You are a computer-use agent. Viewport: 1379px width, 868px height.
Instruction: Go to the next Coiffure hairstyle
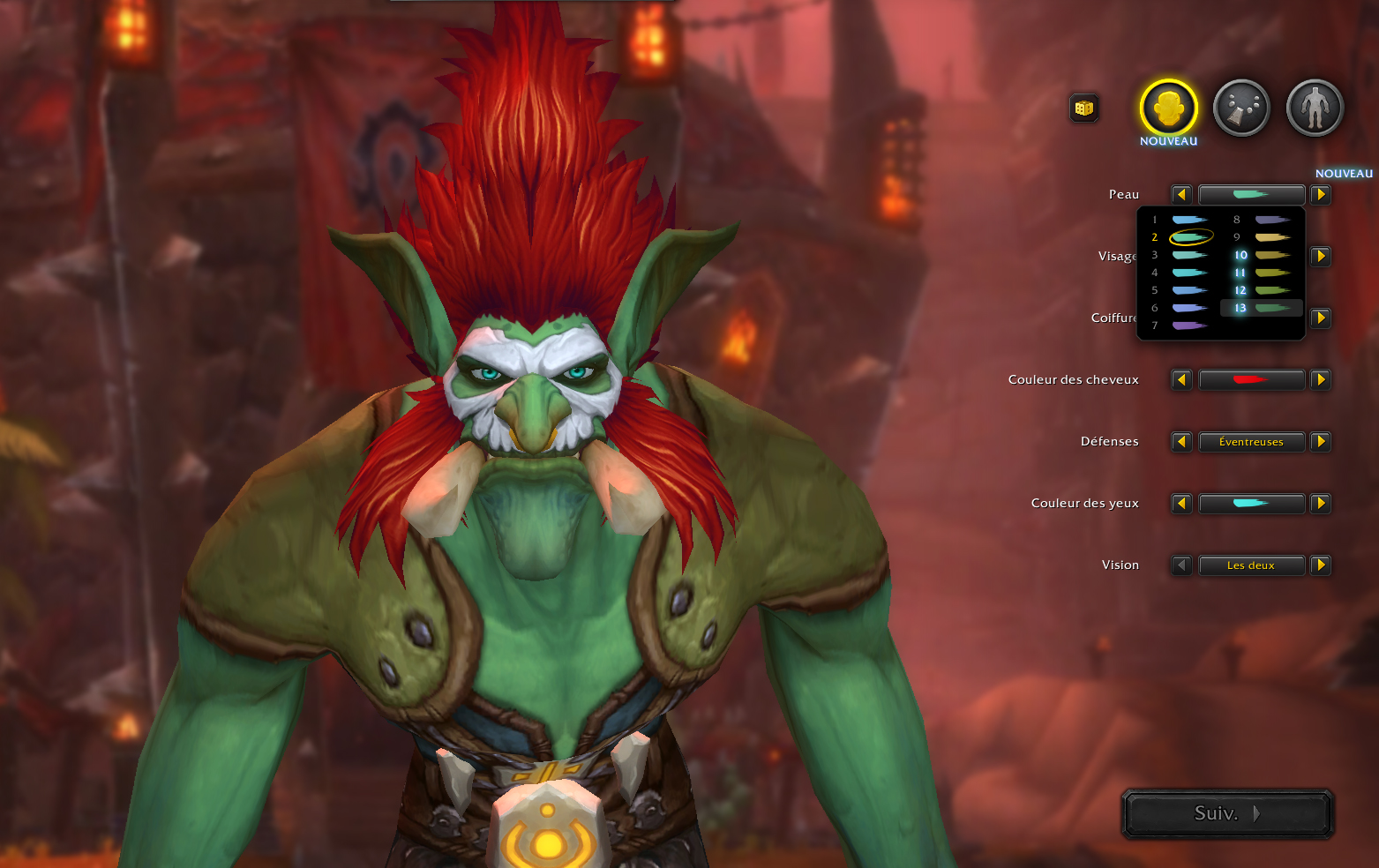coord(1321,318)
